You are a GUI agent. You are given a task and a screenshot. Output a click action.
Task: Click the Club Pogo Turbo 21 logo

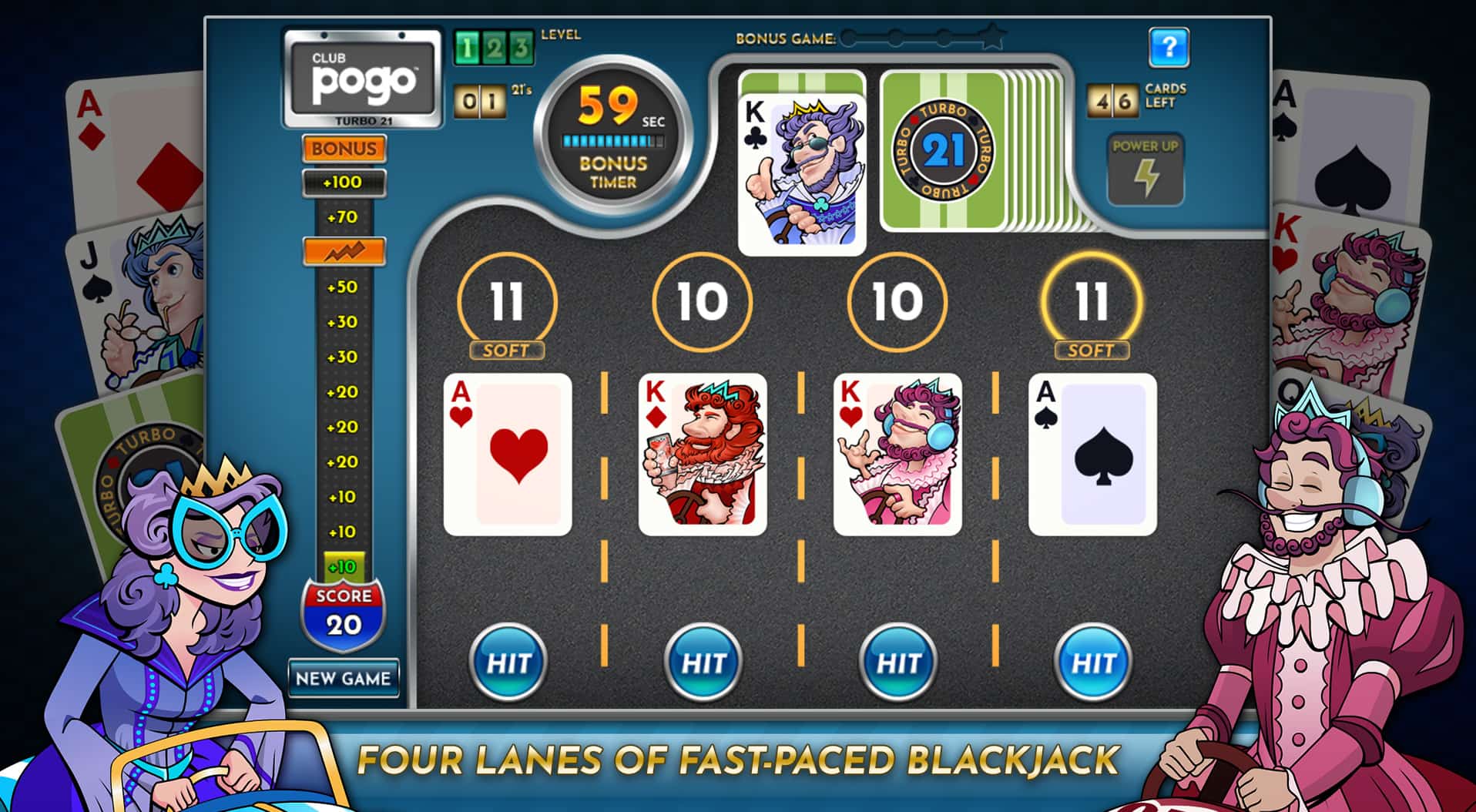(x=363, y=78)
